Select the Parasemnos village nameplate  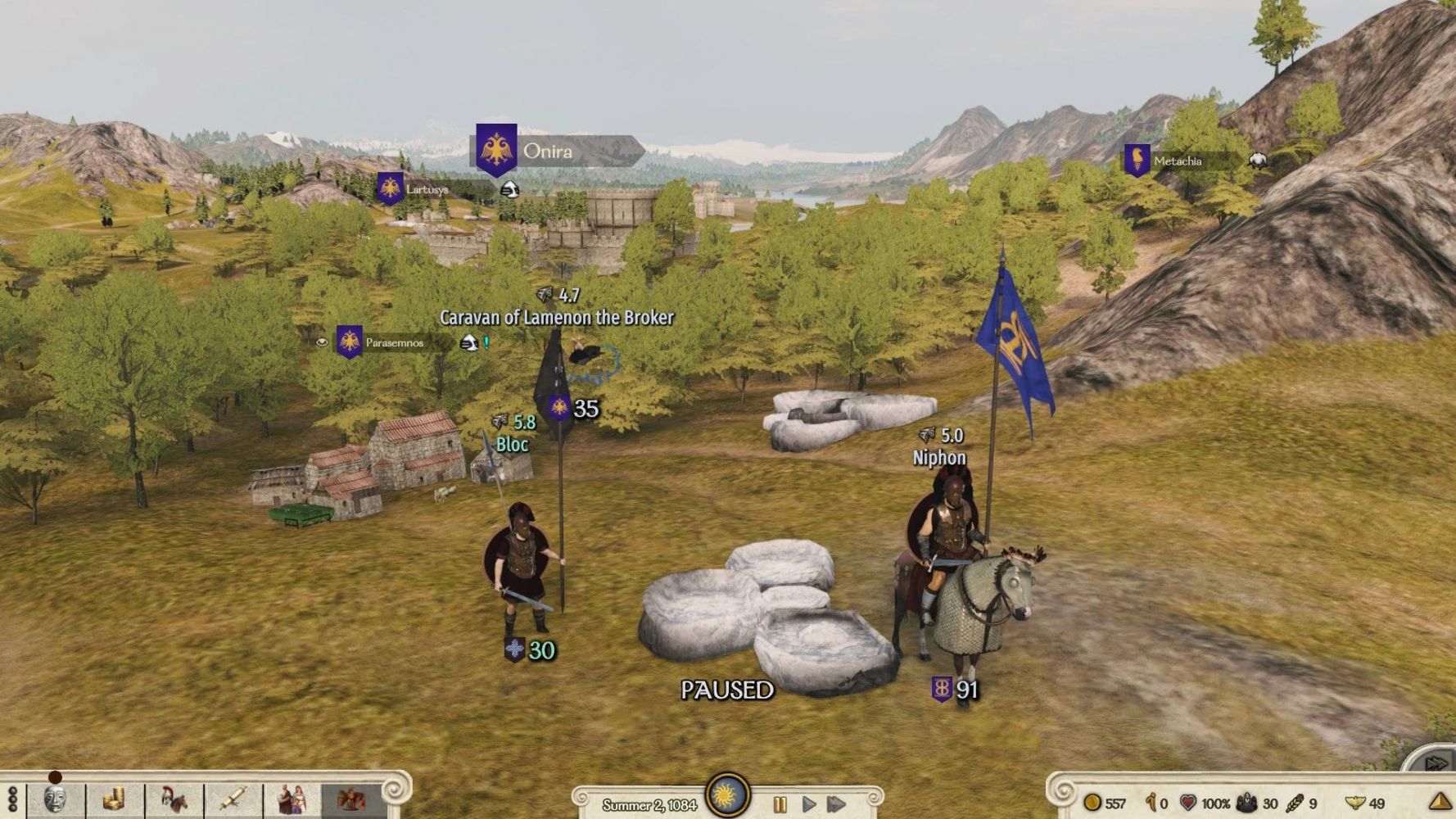(394, 342)
